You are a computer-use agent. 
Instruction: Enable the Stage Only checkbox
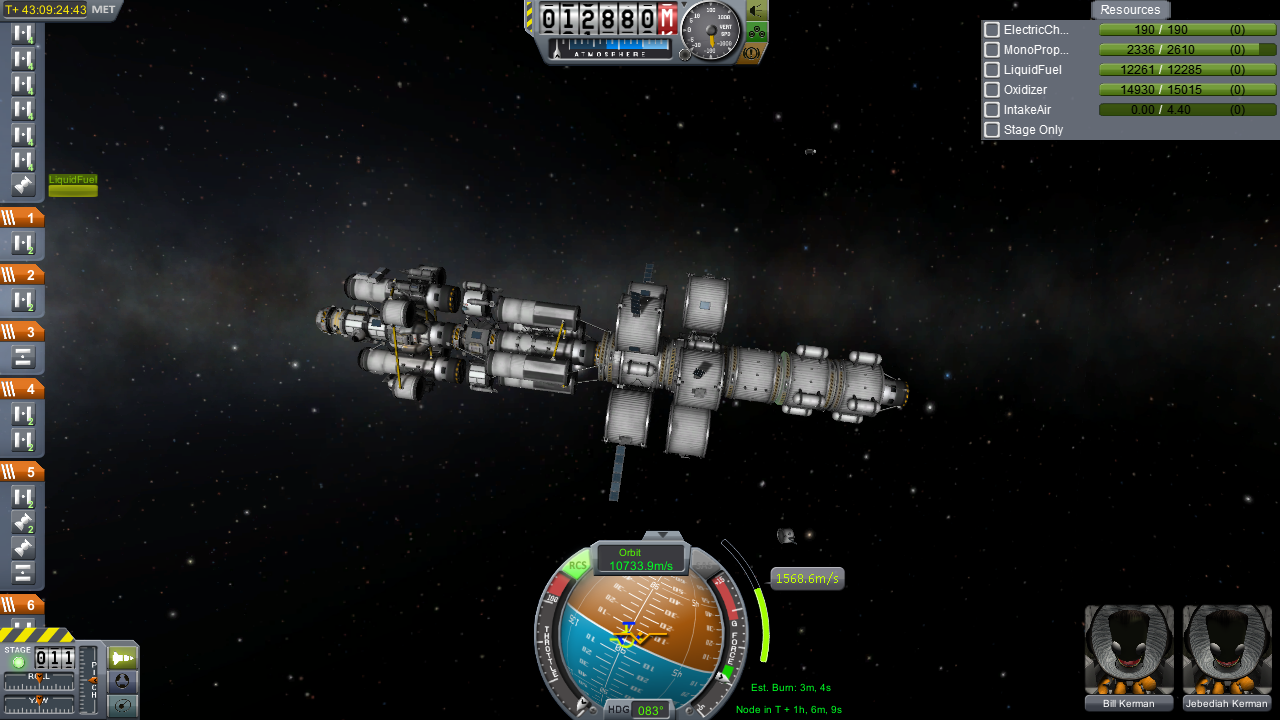(992, 130)
